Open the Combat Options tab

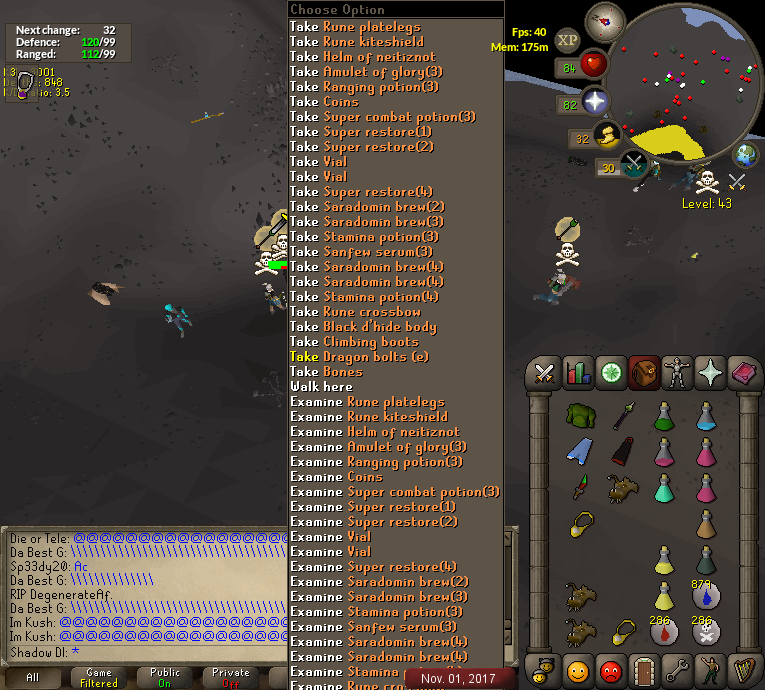(x=545, y=374)
